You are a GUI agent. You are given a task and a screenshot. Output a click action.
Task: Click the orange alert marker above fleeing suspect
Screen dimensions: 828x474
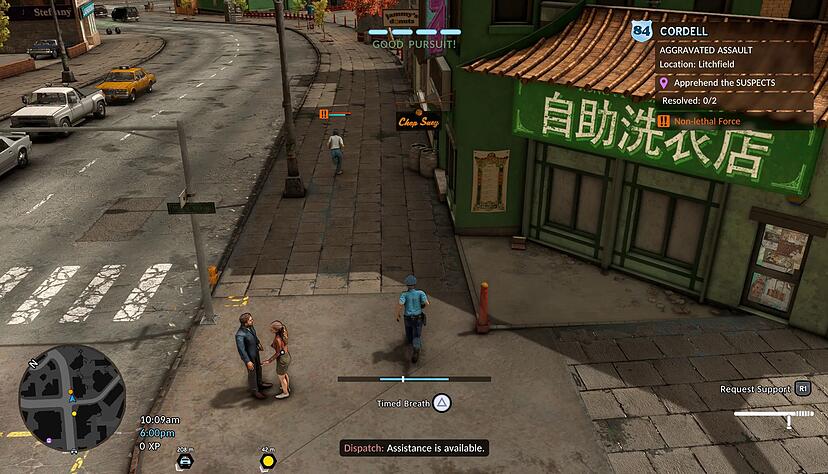point(324,115)
